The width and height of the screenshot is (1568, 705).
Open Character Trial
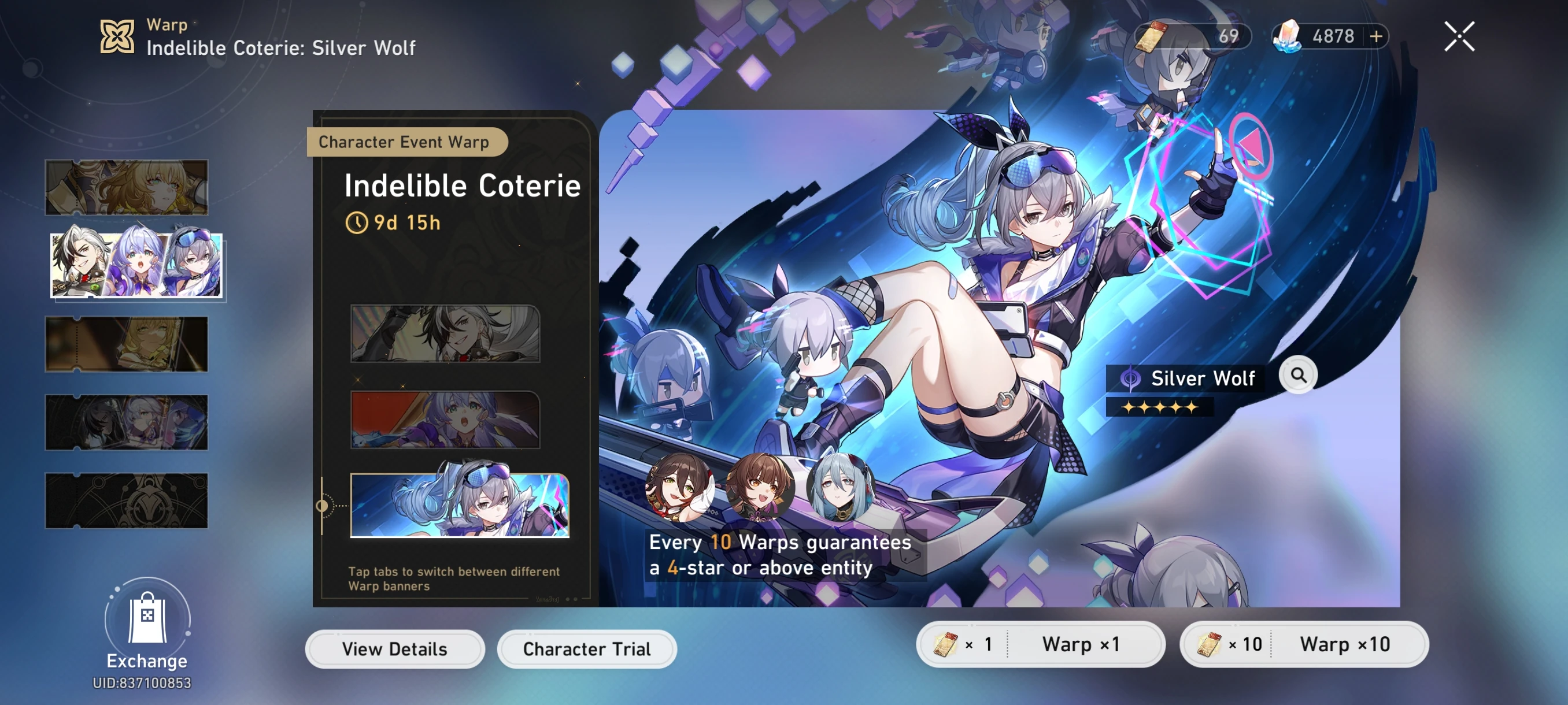pos(586,648)
